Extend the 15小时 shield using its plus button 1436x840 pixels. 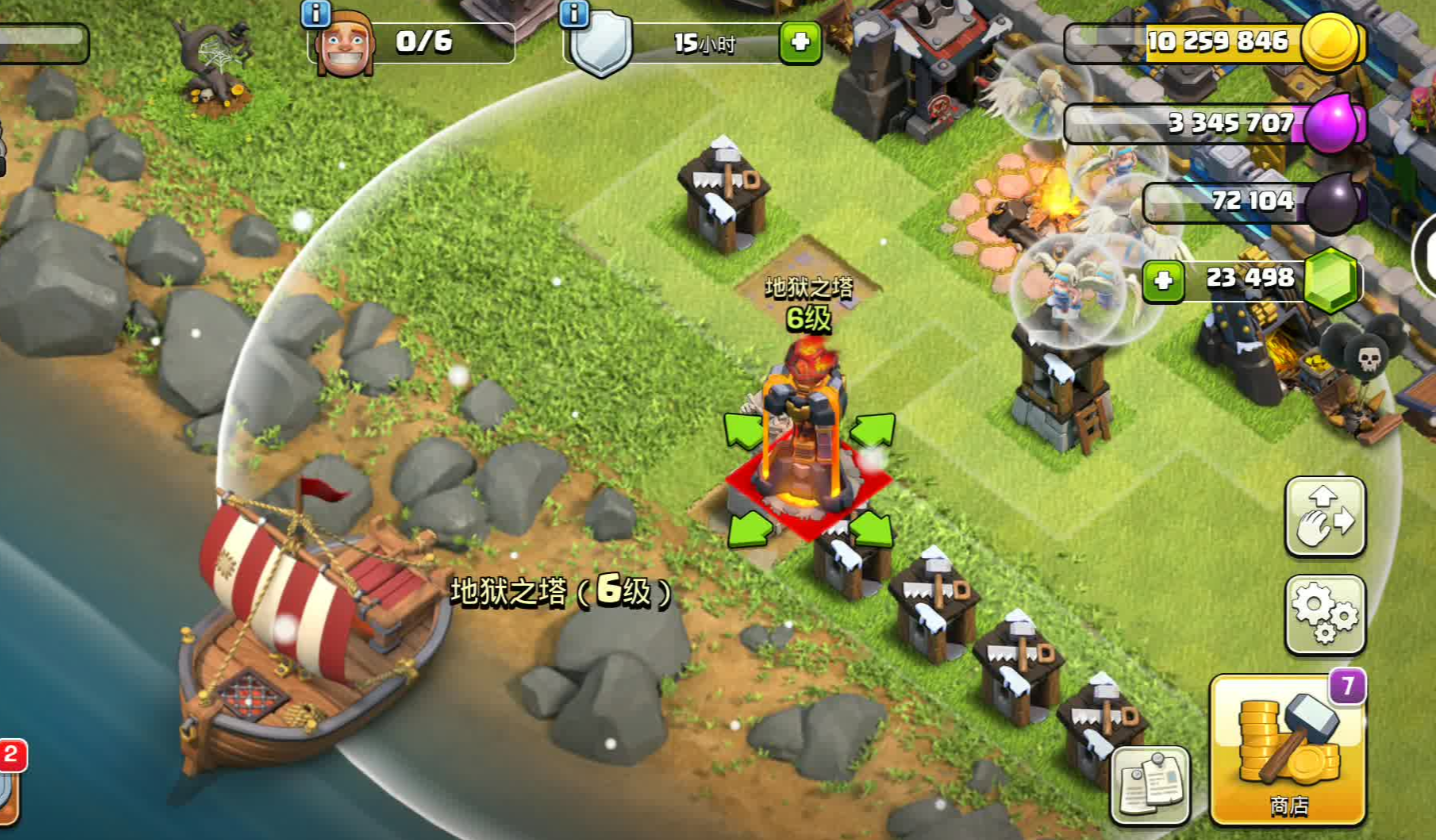[x=800, y=43]
